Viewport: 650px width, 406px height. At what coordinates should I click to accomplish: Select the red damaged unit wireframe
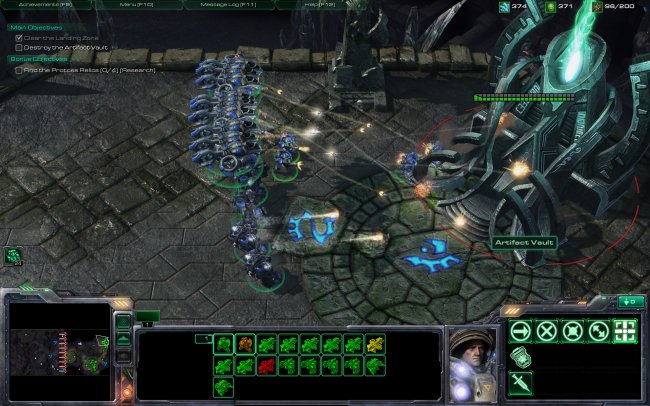266,367
